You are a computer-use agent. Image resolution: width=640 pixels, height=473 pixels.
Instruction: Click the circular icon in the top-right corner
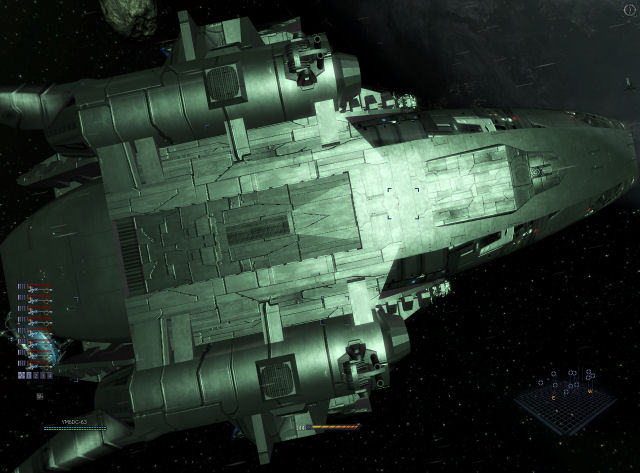[627, 10]
